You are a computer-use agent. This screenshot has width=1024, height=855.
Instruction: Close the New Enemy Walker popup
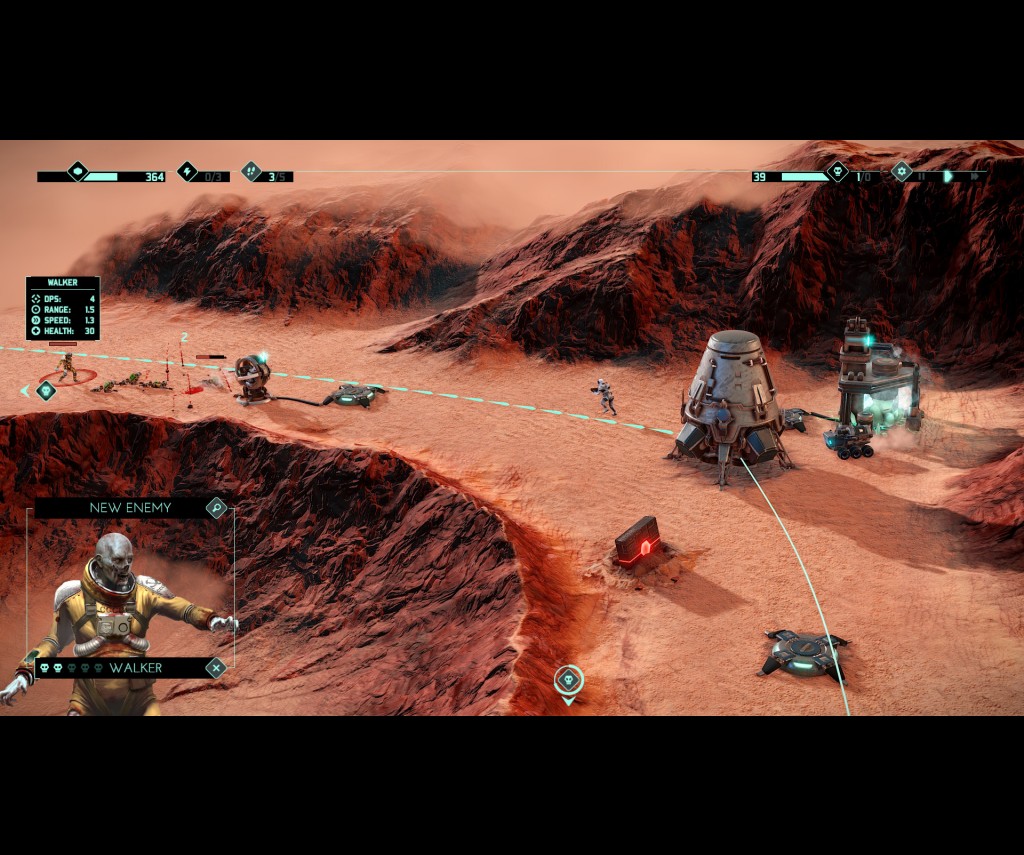point(216,668)
